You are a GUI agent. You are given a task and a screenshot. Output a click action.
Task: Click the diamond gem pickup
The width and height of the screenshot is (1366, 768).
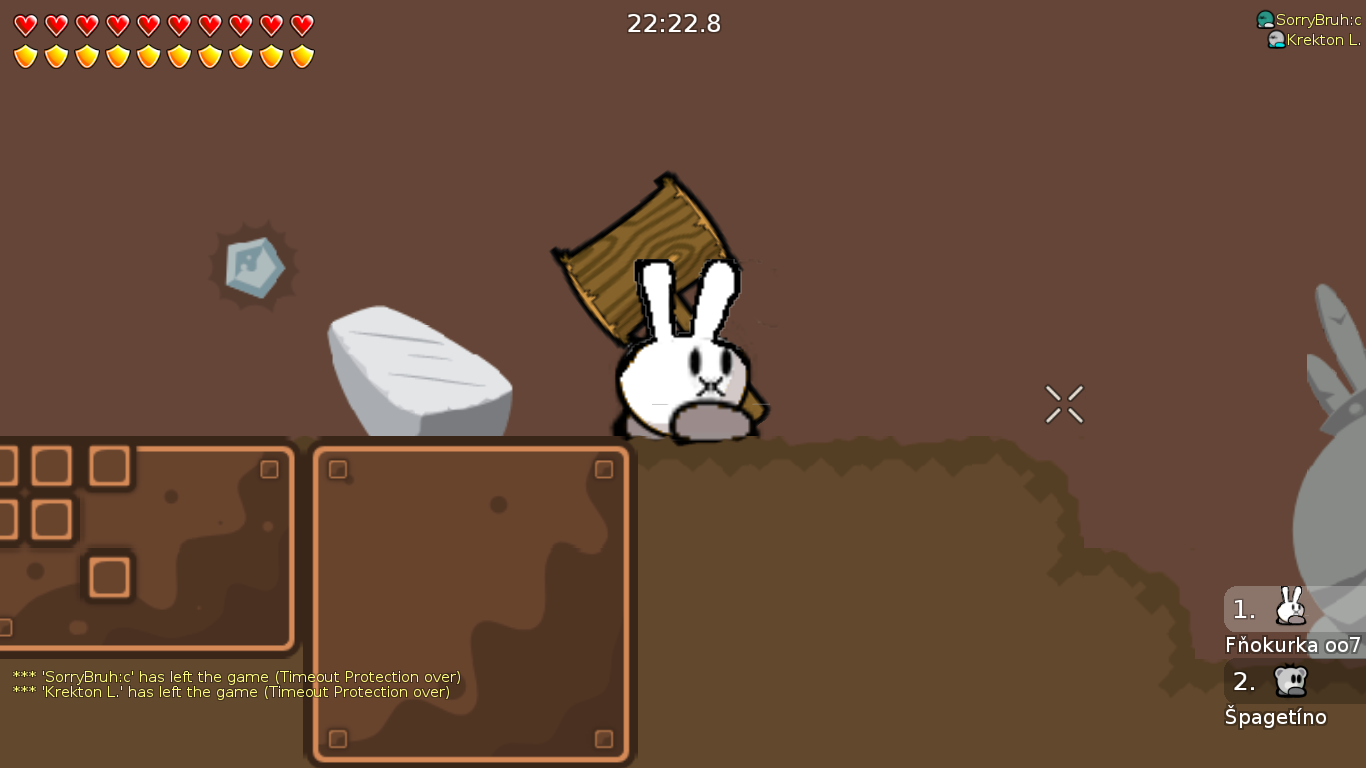point(253,266)
